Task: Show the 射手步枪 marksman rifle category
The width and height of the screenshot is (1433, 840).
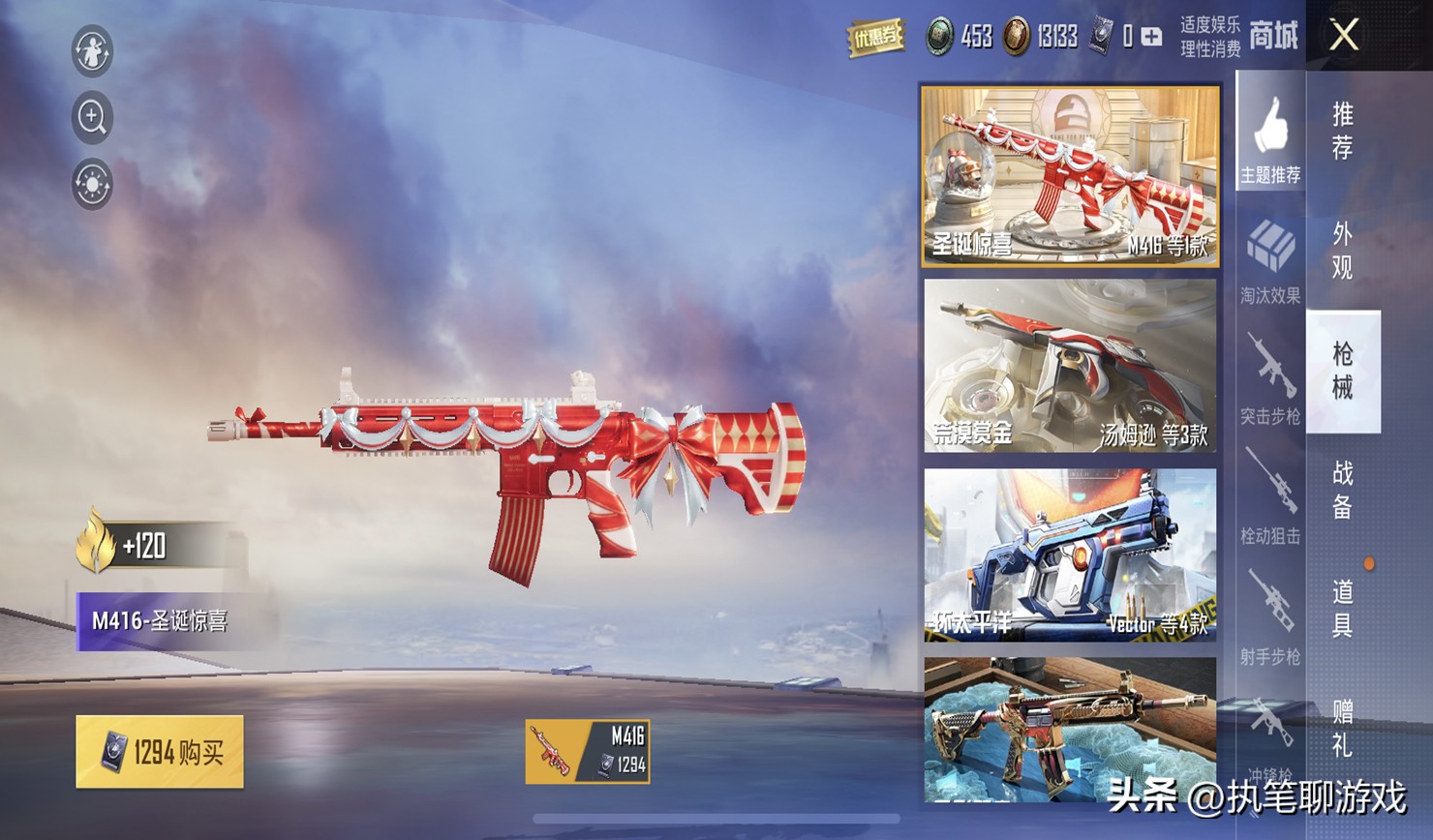Action: tap(1270, 619)
